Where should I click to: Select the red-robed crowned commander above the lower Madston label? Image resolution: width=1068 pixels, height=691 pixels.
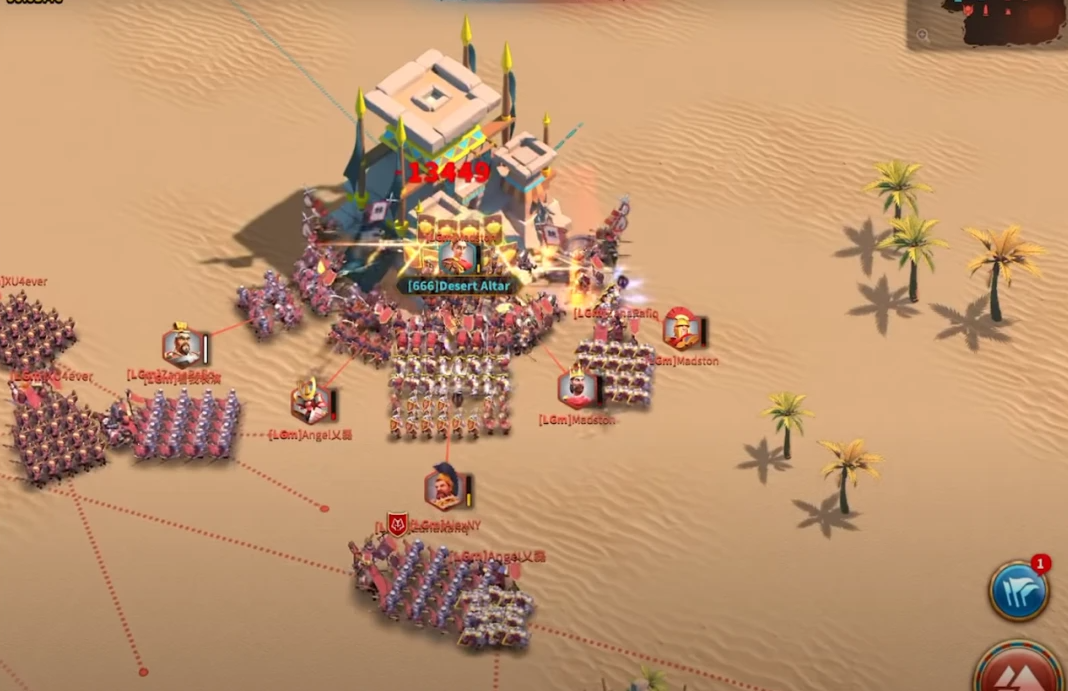click(x=576, y=388)
